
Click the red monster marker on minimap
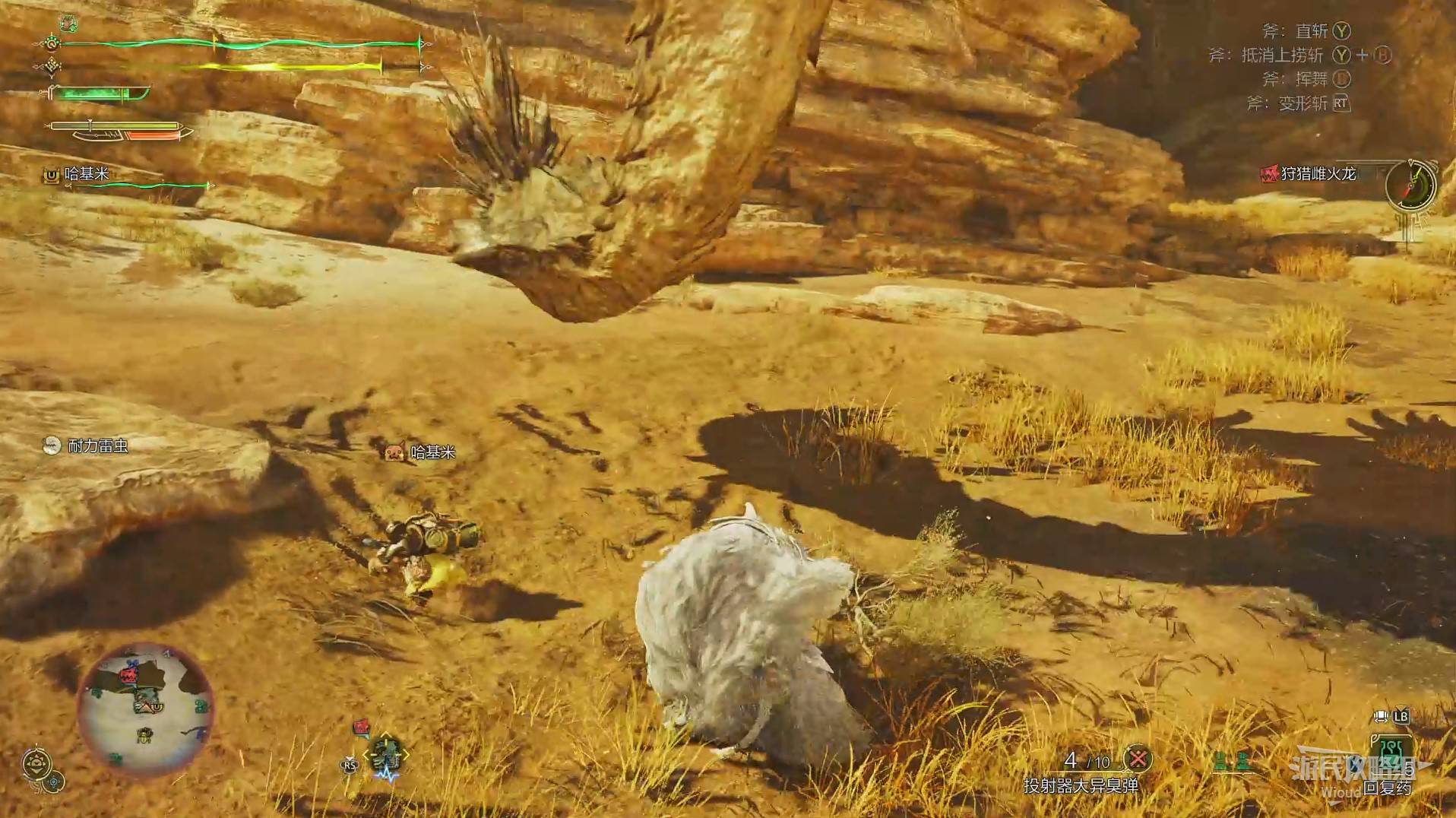pos(133,673)
